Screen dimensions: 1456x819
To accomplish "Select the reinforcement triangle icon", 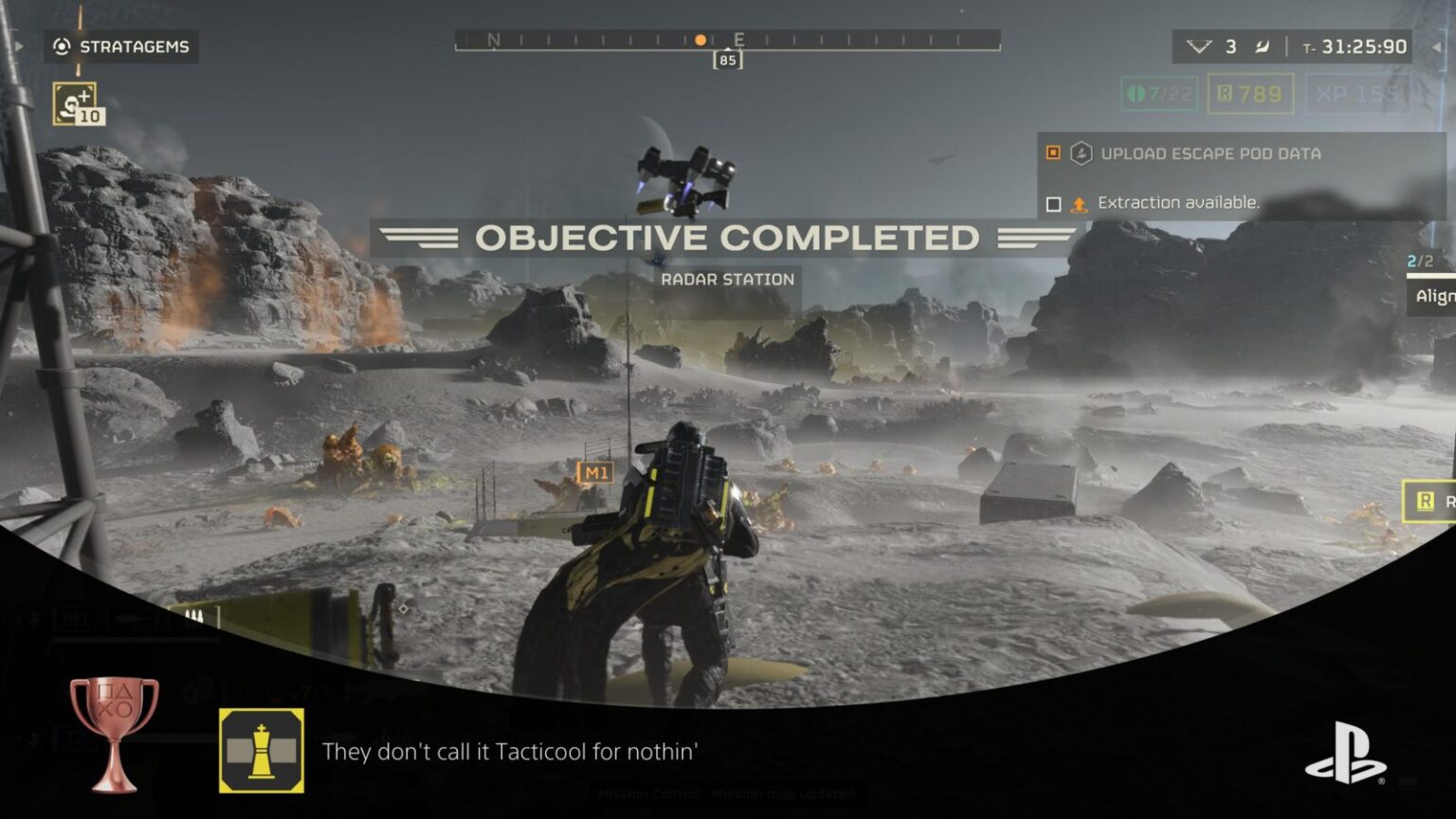I will (x=1198, y=45).
